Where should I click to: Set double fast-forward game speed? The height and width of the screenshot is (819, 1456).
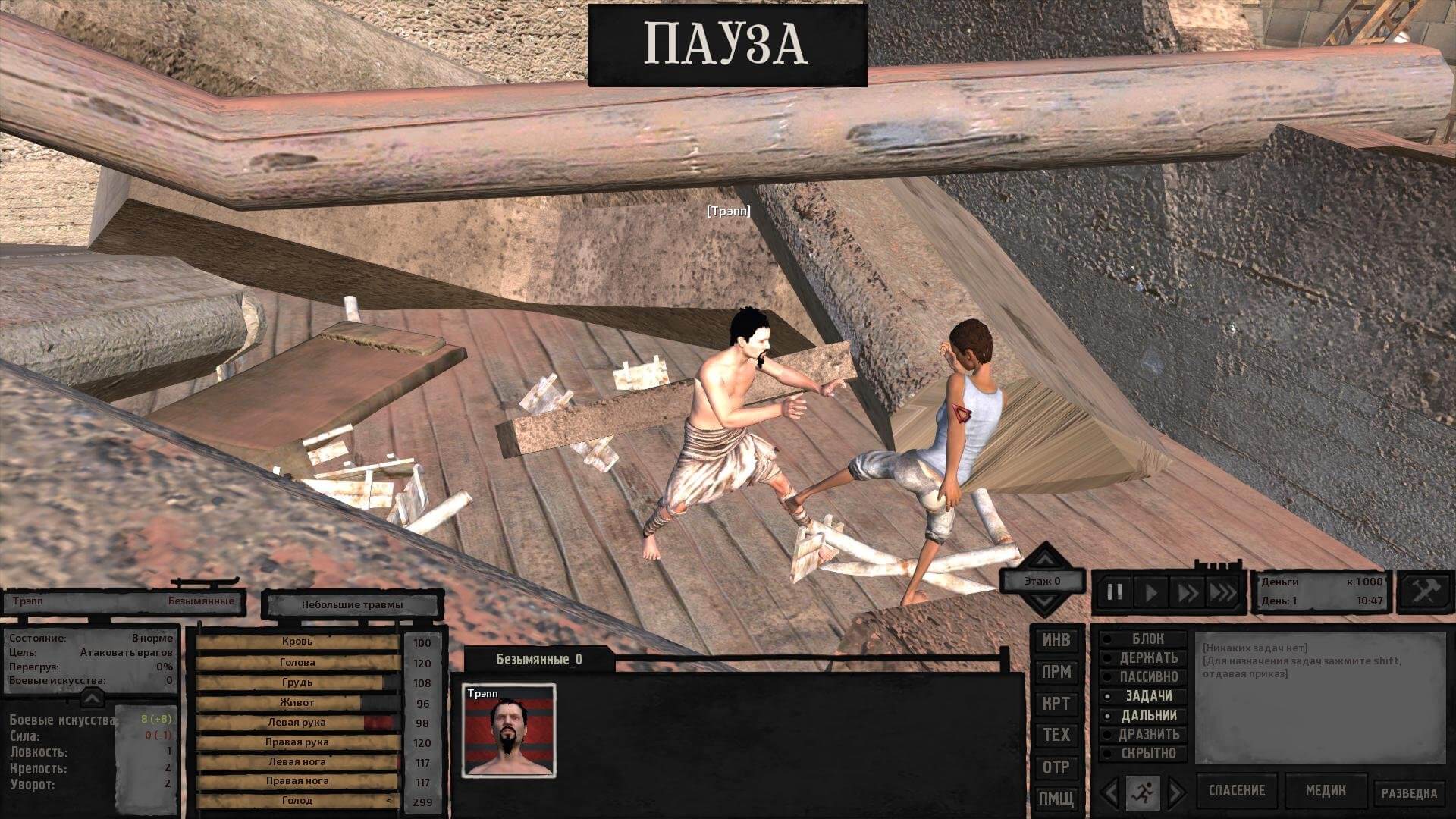pyautogui.click(x=1187, y=592)
